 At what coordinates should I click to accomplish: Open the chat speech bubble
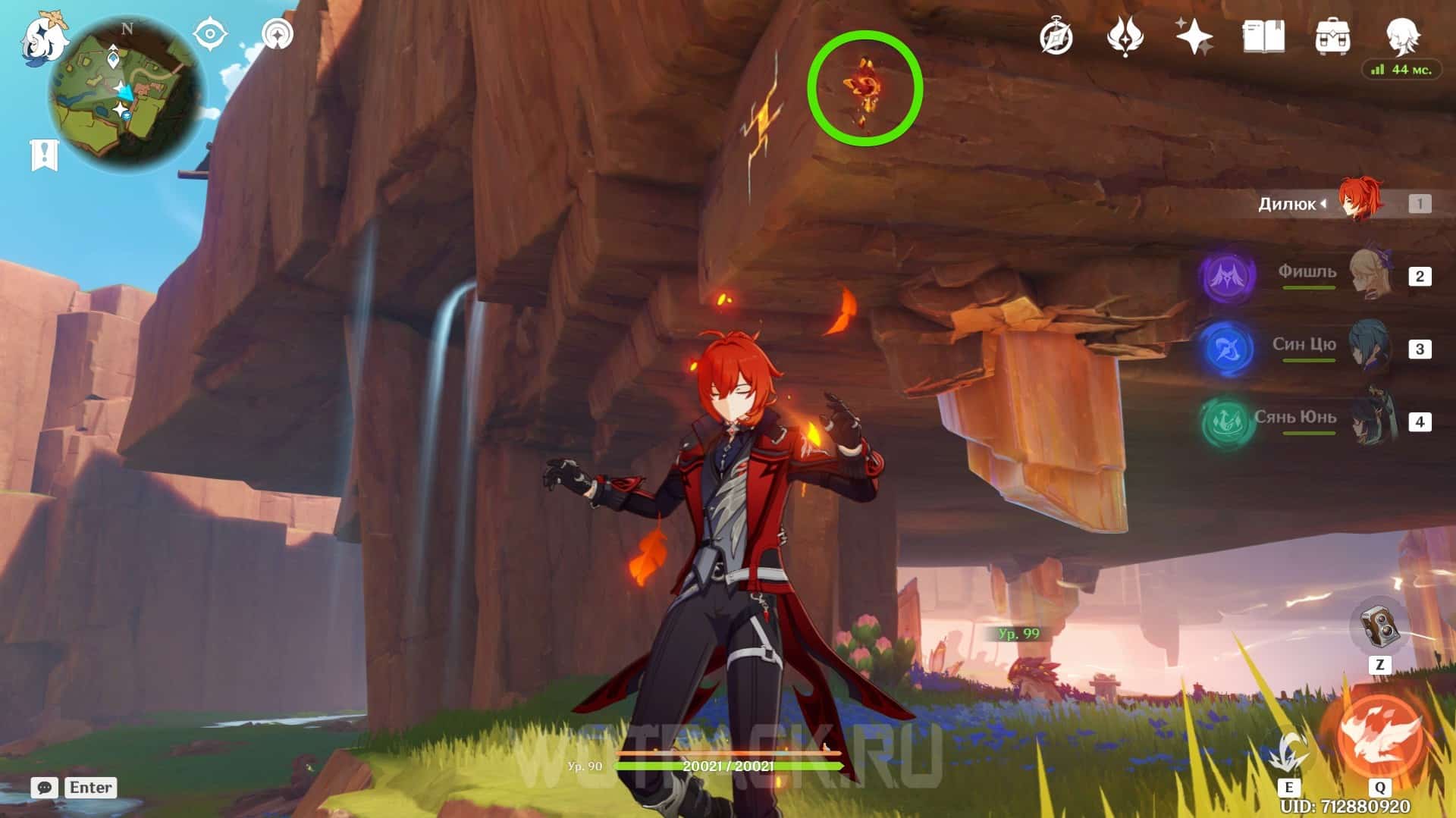coord(44,788)
